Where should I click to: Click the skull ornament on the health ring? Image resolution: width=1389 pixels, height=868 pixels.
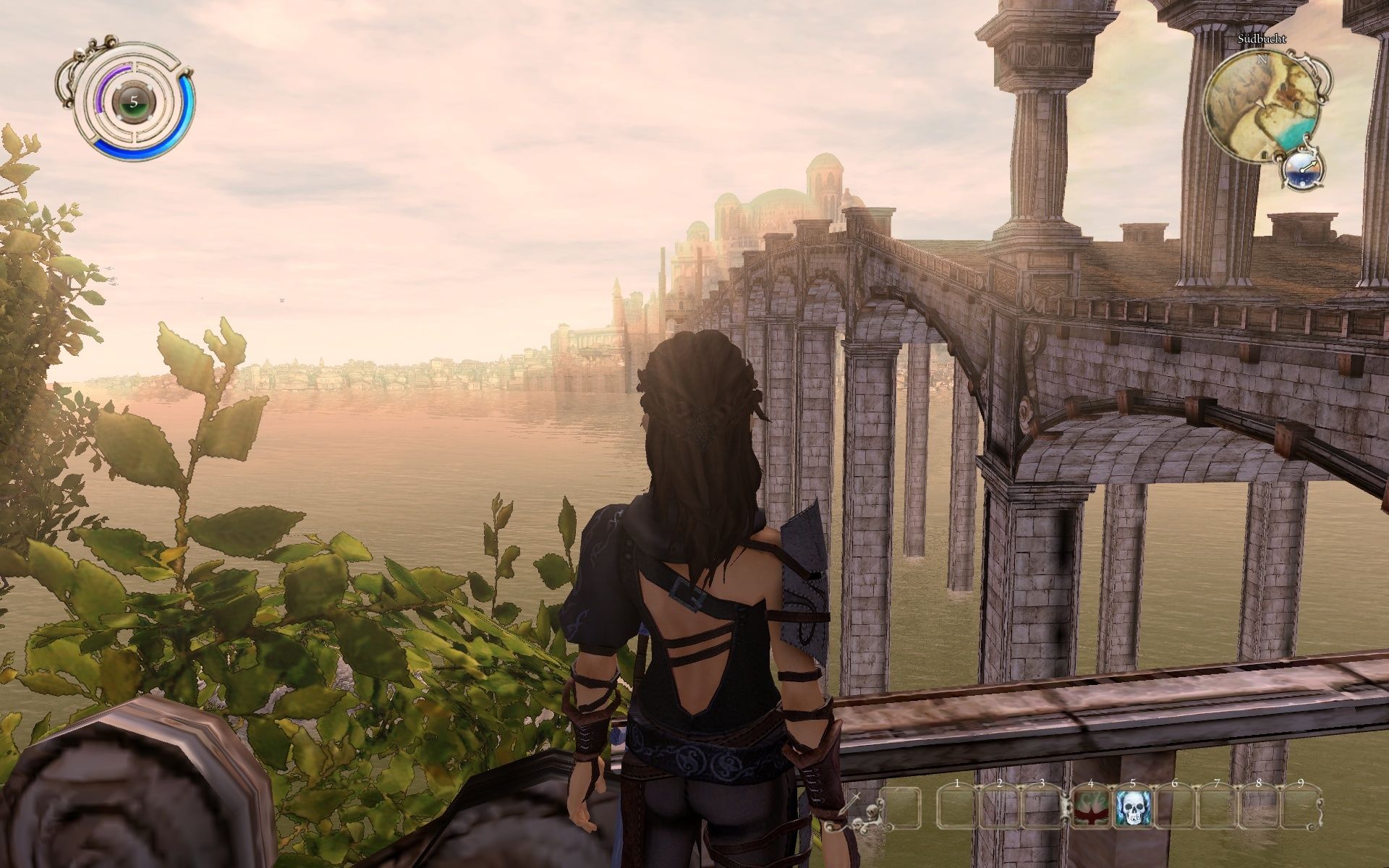pyautogui.click(x=81, y=54)
